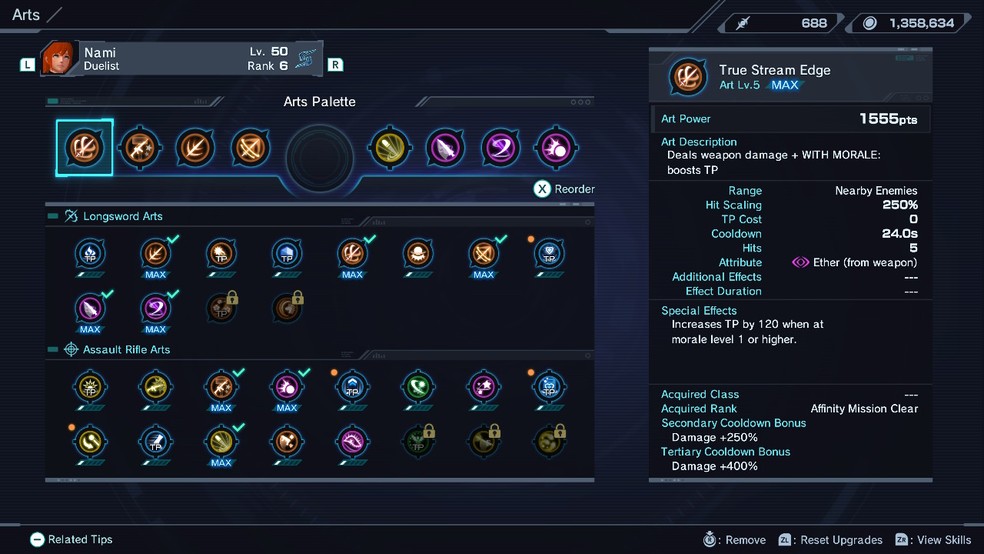
Task: Pick the blue heart shield TP longsword art
Action: [x=549, y=254]
